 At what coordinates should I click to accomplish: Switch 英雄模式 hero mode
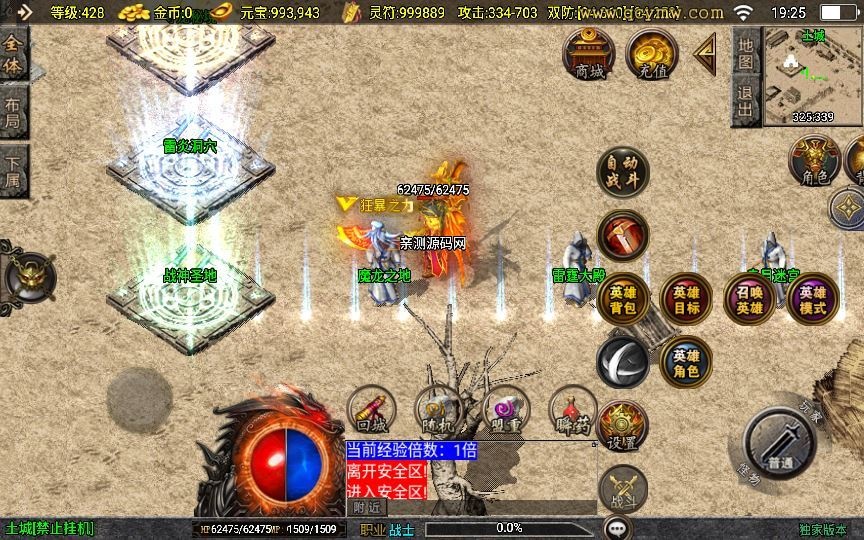click(812, 299)
